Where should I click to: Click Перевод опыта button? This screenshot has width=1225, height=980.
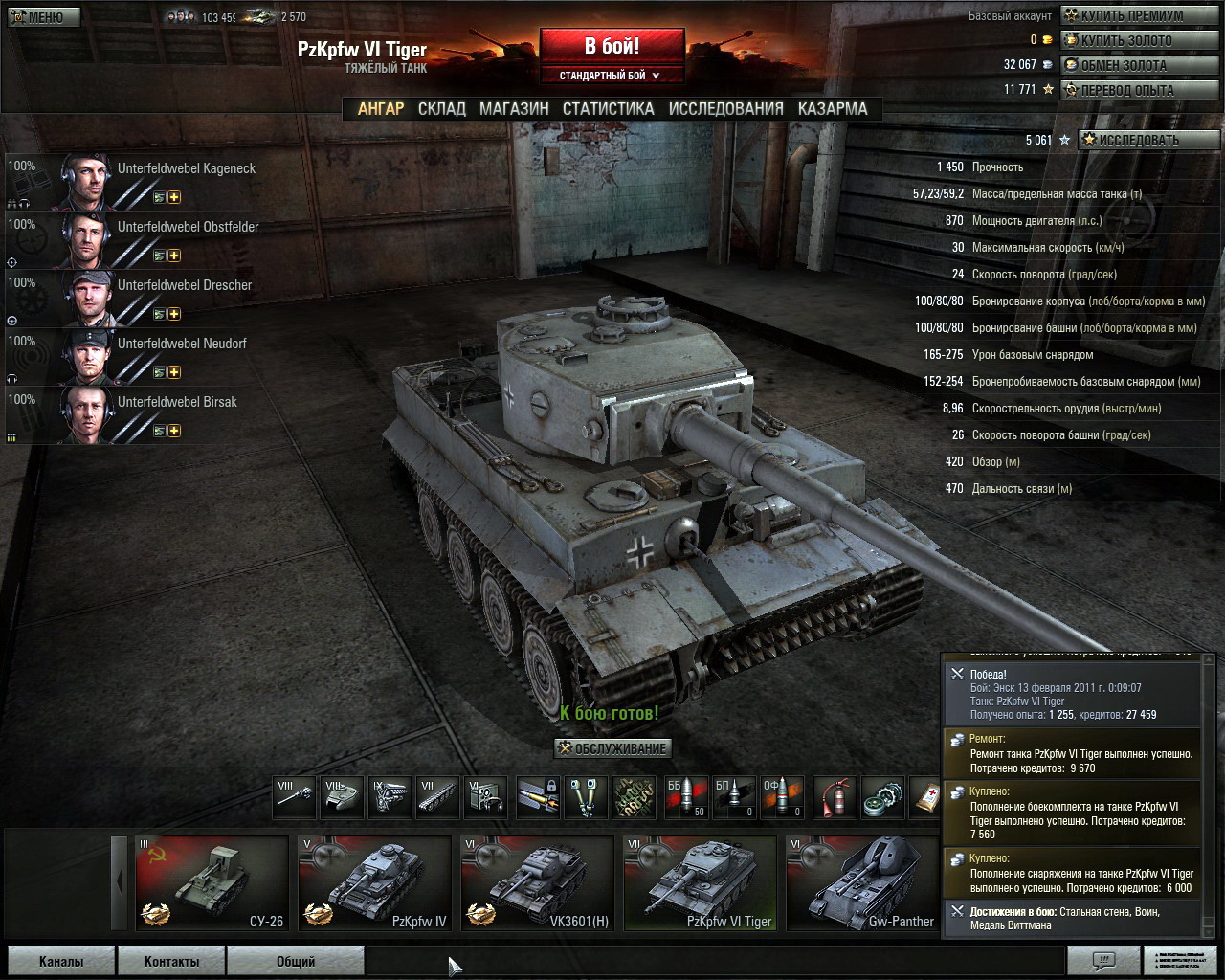(x=1139, y=90)
